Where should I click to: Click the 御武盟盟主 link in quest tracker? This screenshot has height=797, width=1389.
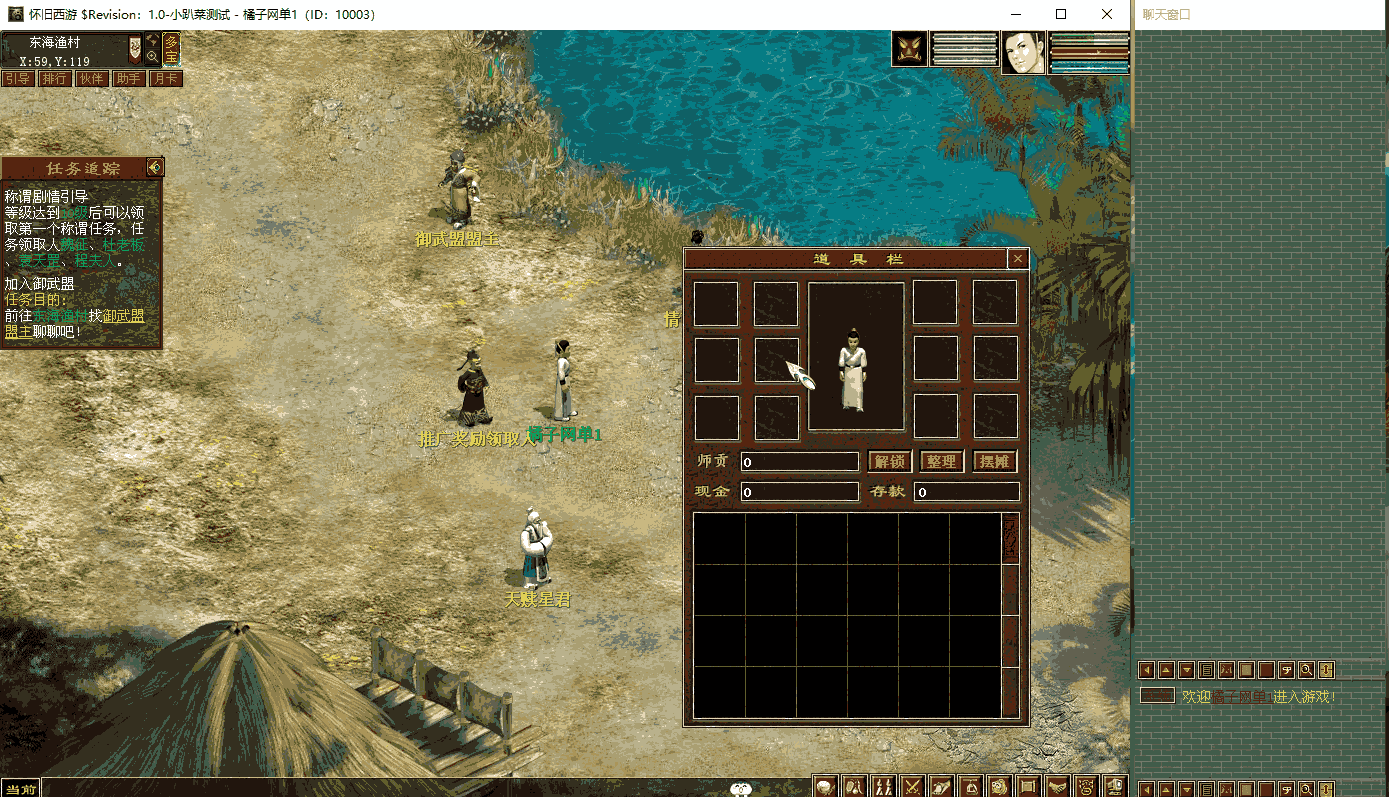(124, 316)
